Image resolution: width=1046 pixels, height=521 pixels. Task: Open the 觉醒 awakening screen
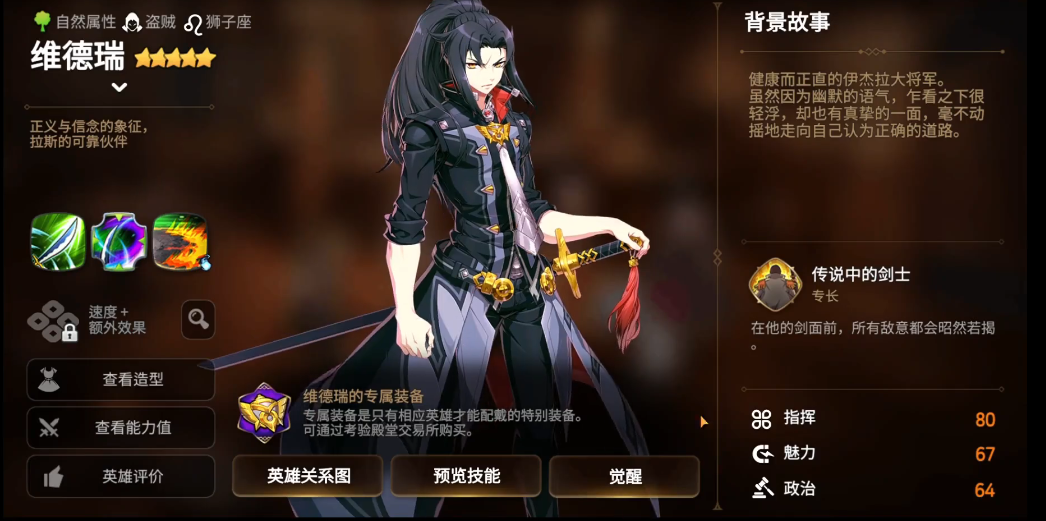click(624, 476)
